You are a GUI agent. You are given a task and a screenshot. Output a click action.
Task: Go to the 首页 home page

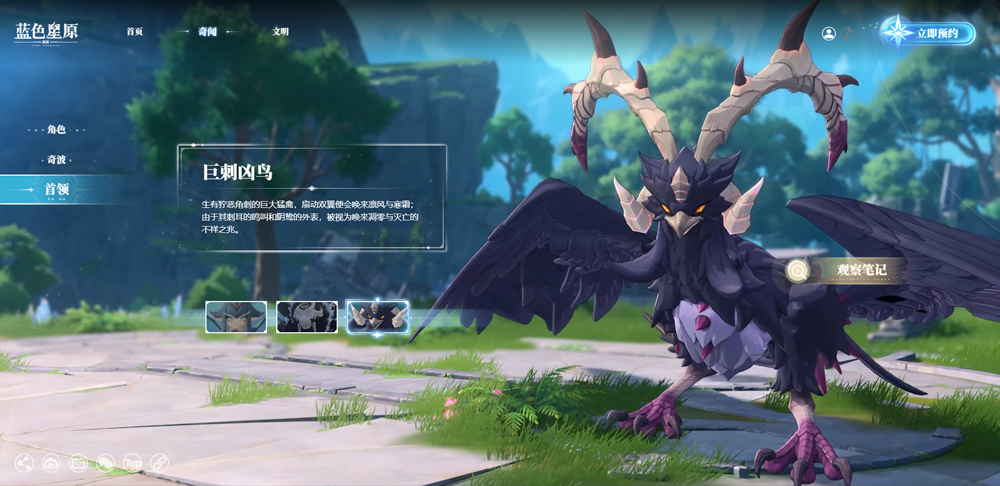pos(135,32)
